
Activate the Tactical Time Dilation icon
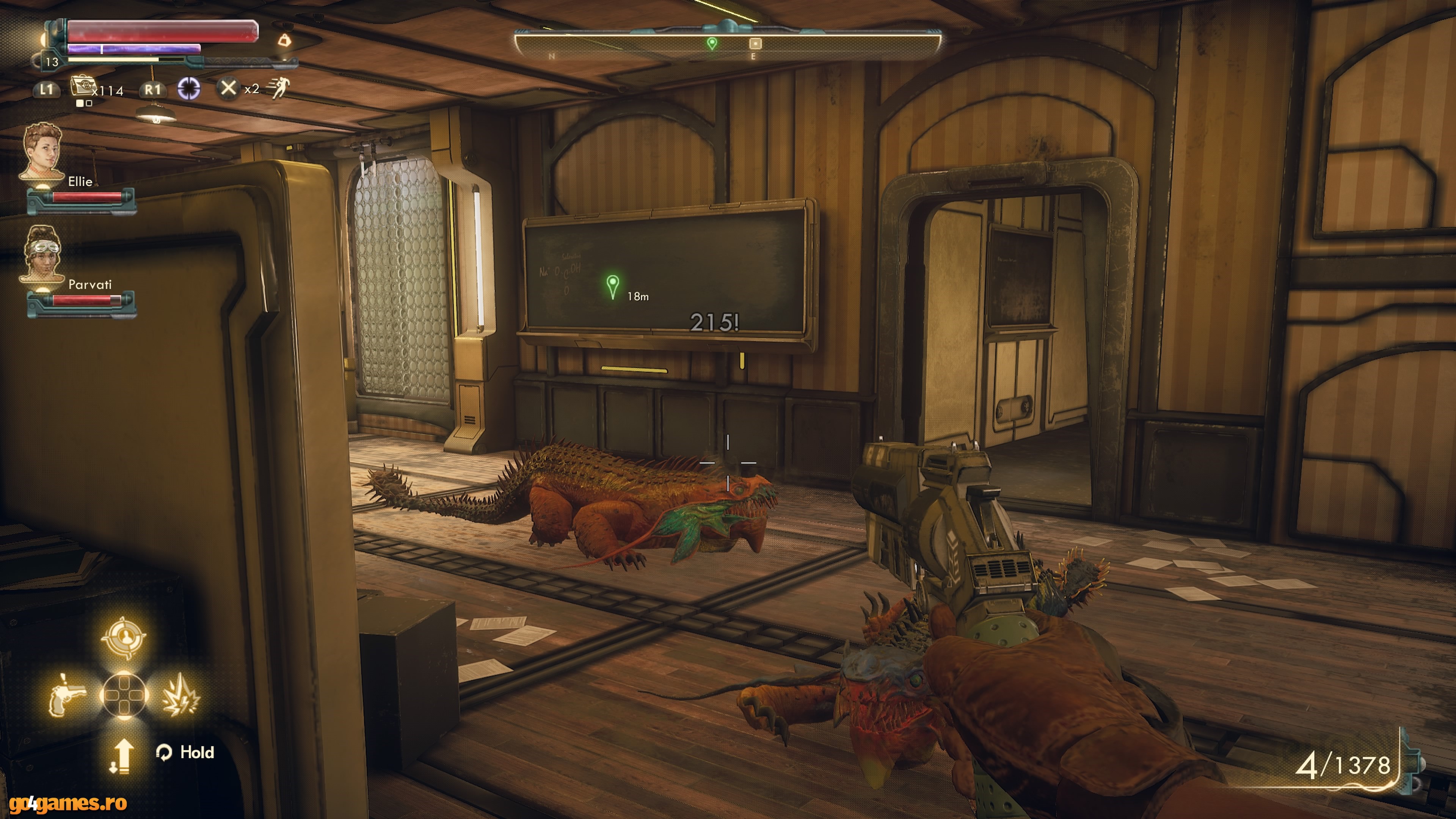[x=189, y=89]
